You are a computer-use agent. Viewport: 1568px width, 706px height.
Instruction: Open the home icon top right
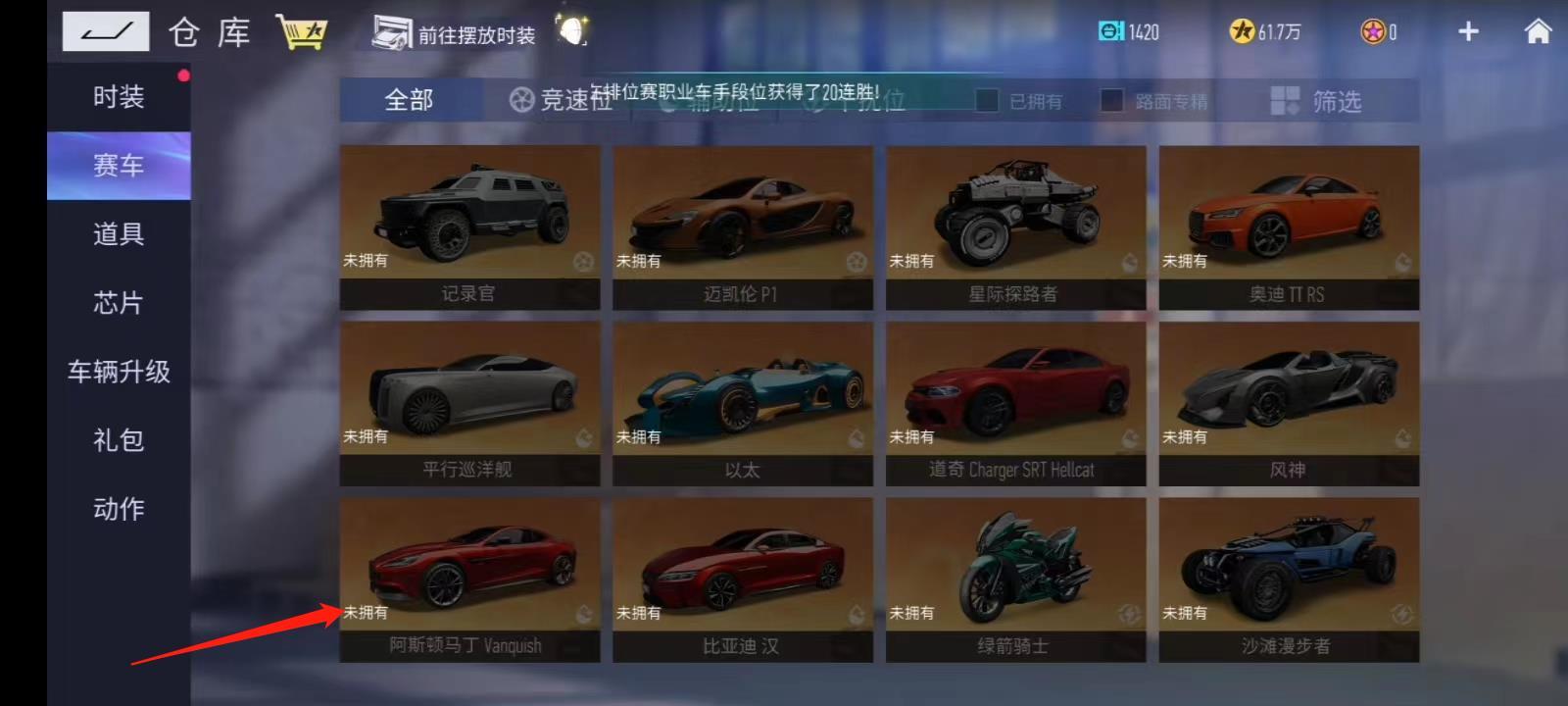coord(1535,30)
